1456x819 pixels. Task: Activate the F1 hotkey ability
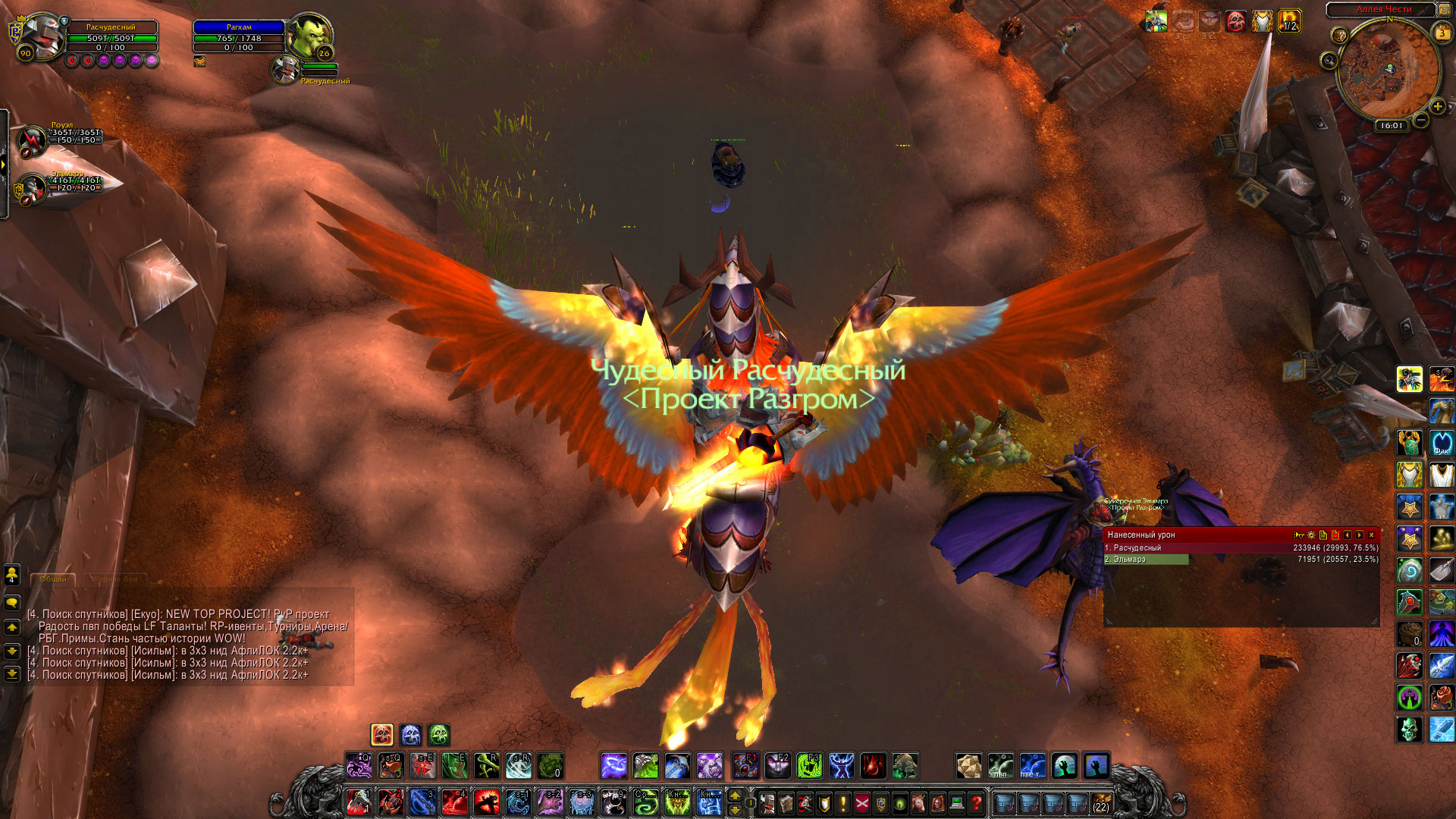(x=745, y=766)
